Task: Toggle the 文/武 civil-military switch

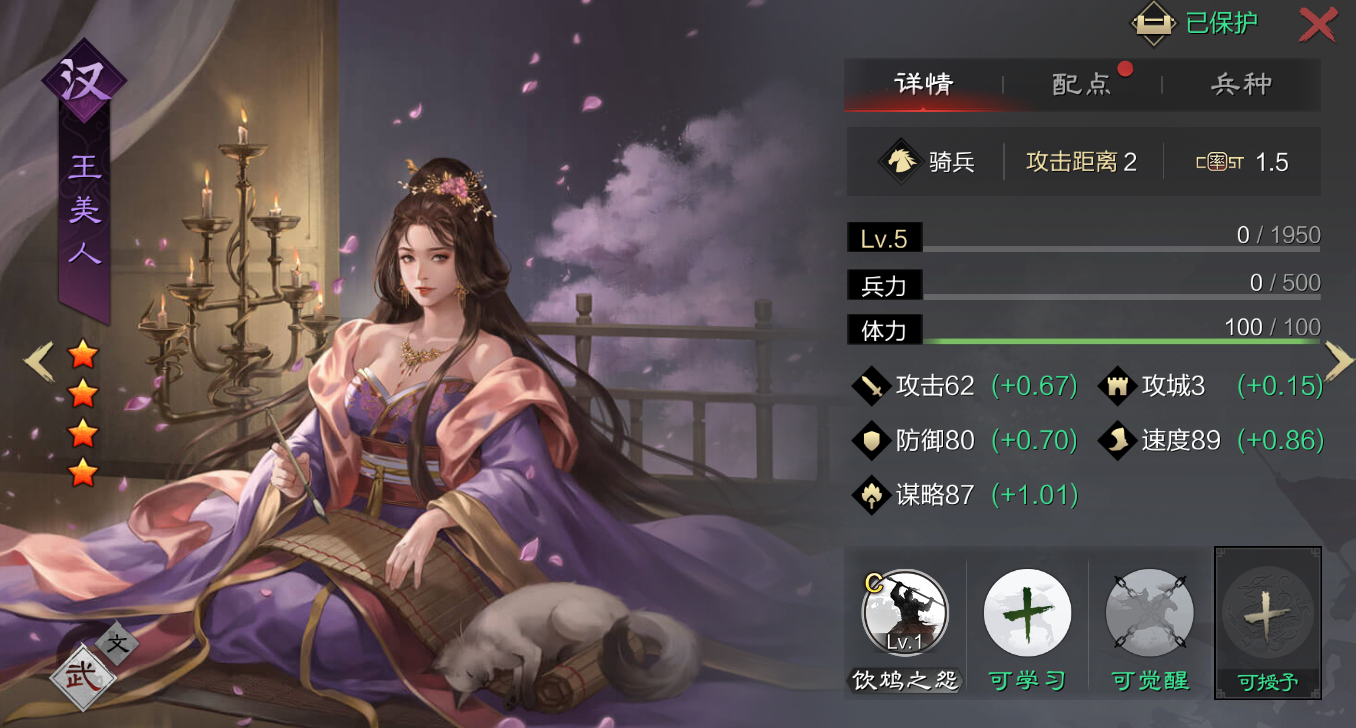Action: tap(92, 663)
